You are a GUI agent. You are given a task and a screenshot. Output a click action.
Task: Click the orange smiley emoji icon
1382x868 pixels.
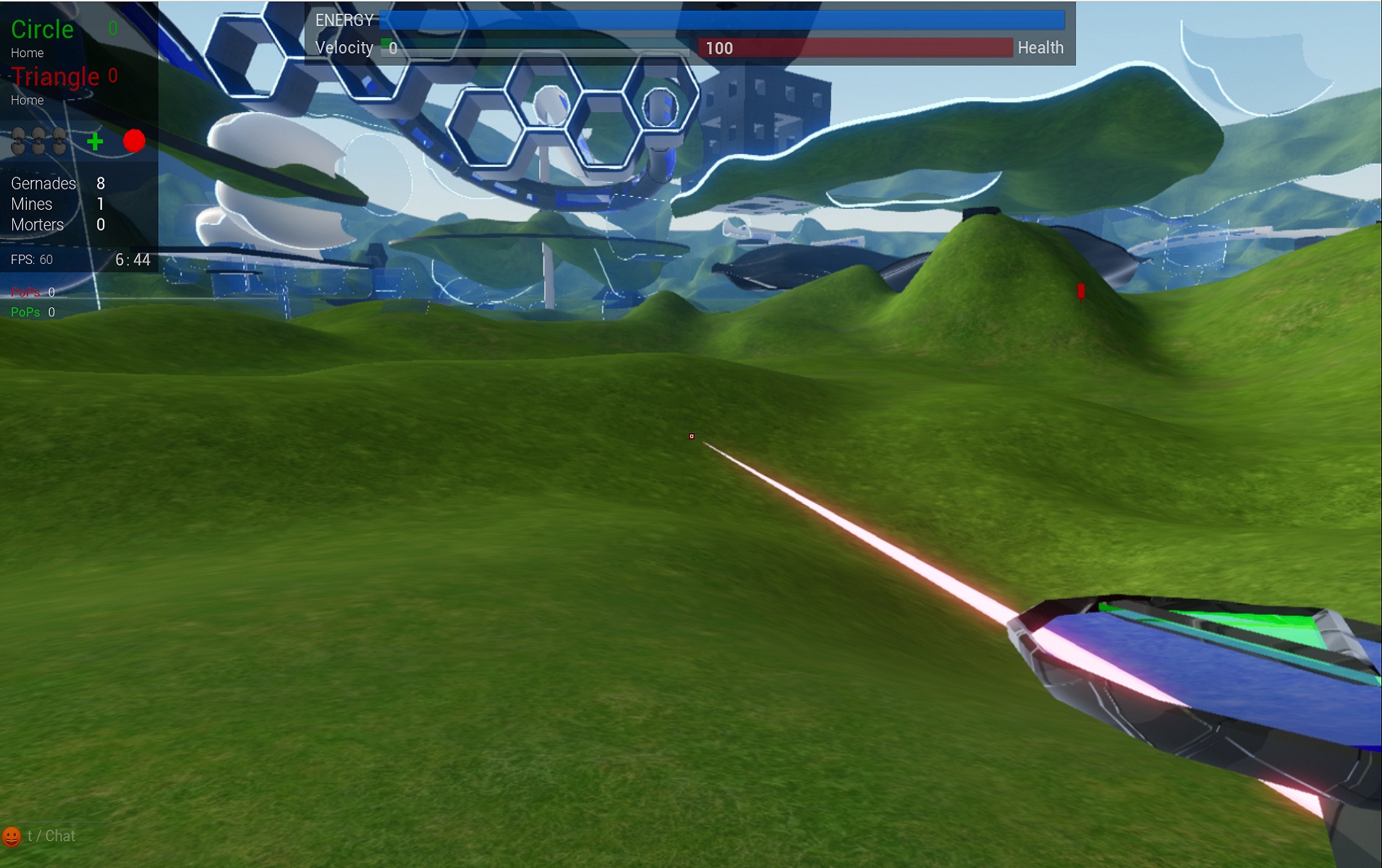pos(12,836)
